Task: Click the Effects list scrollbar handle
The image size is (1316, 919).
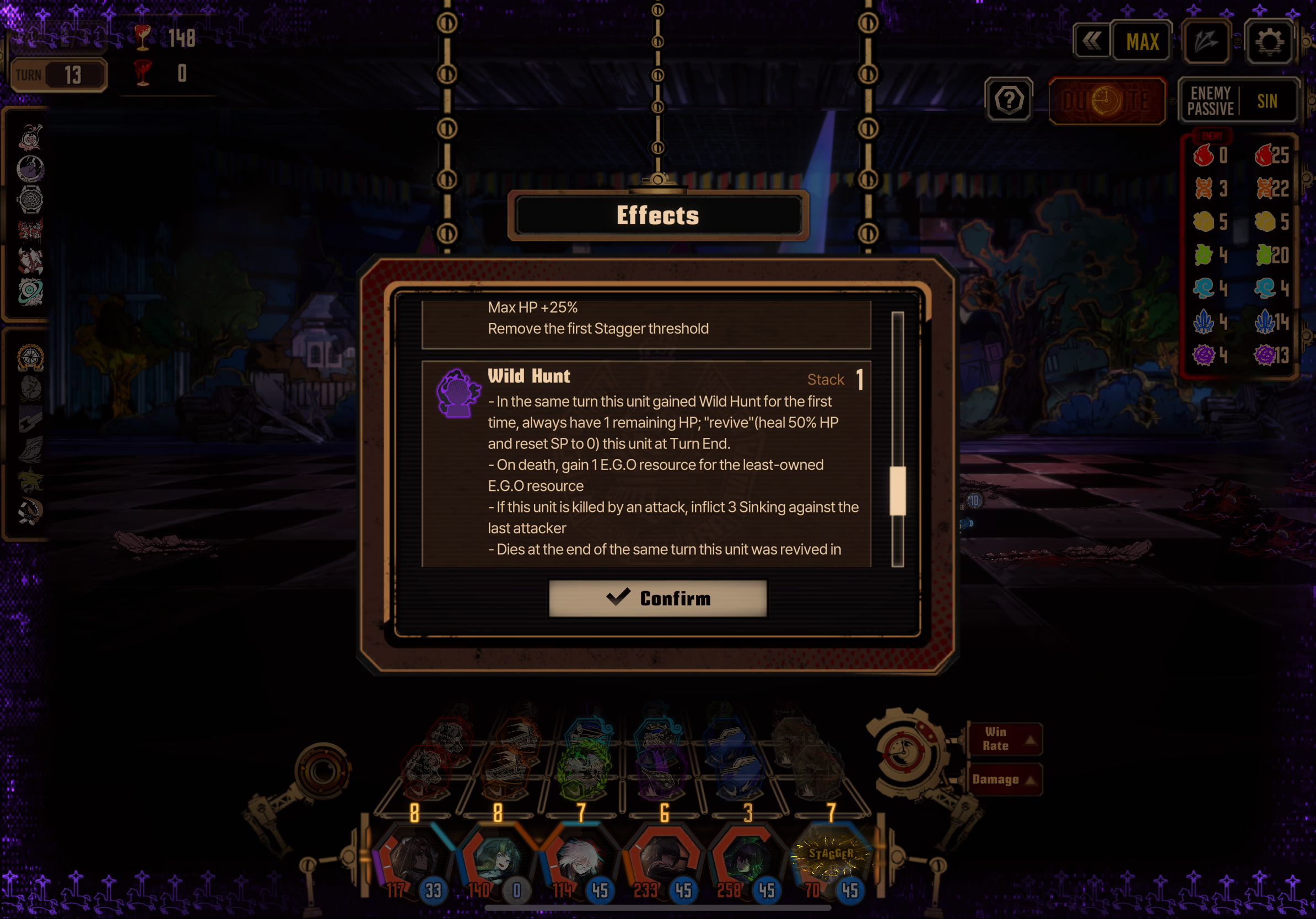Action: (x=897, y=490)
